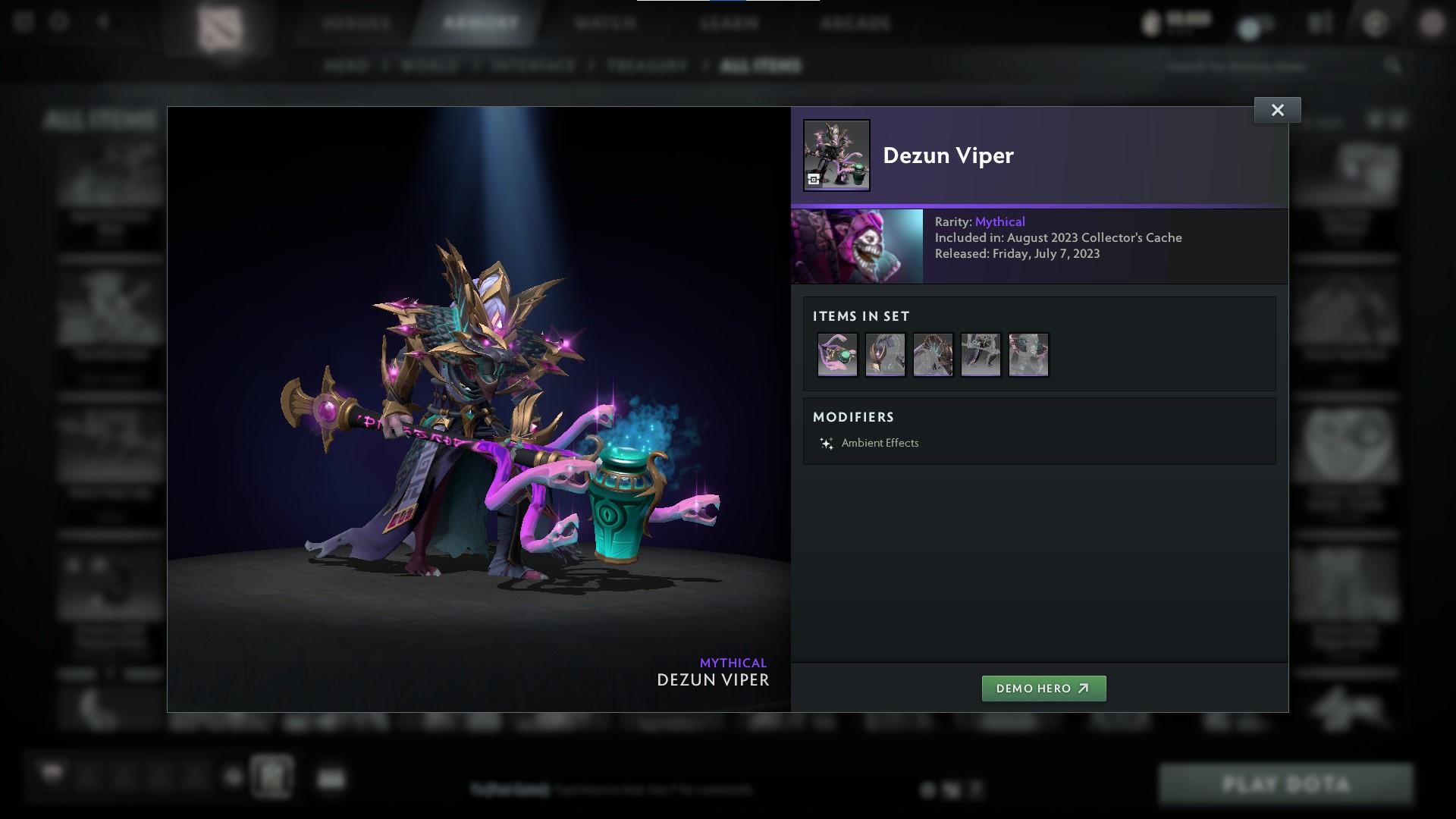The image size is (1456, 819).
Task: Select the green jar and serpents item
Action: 837,354
